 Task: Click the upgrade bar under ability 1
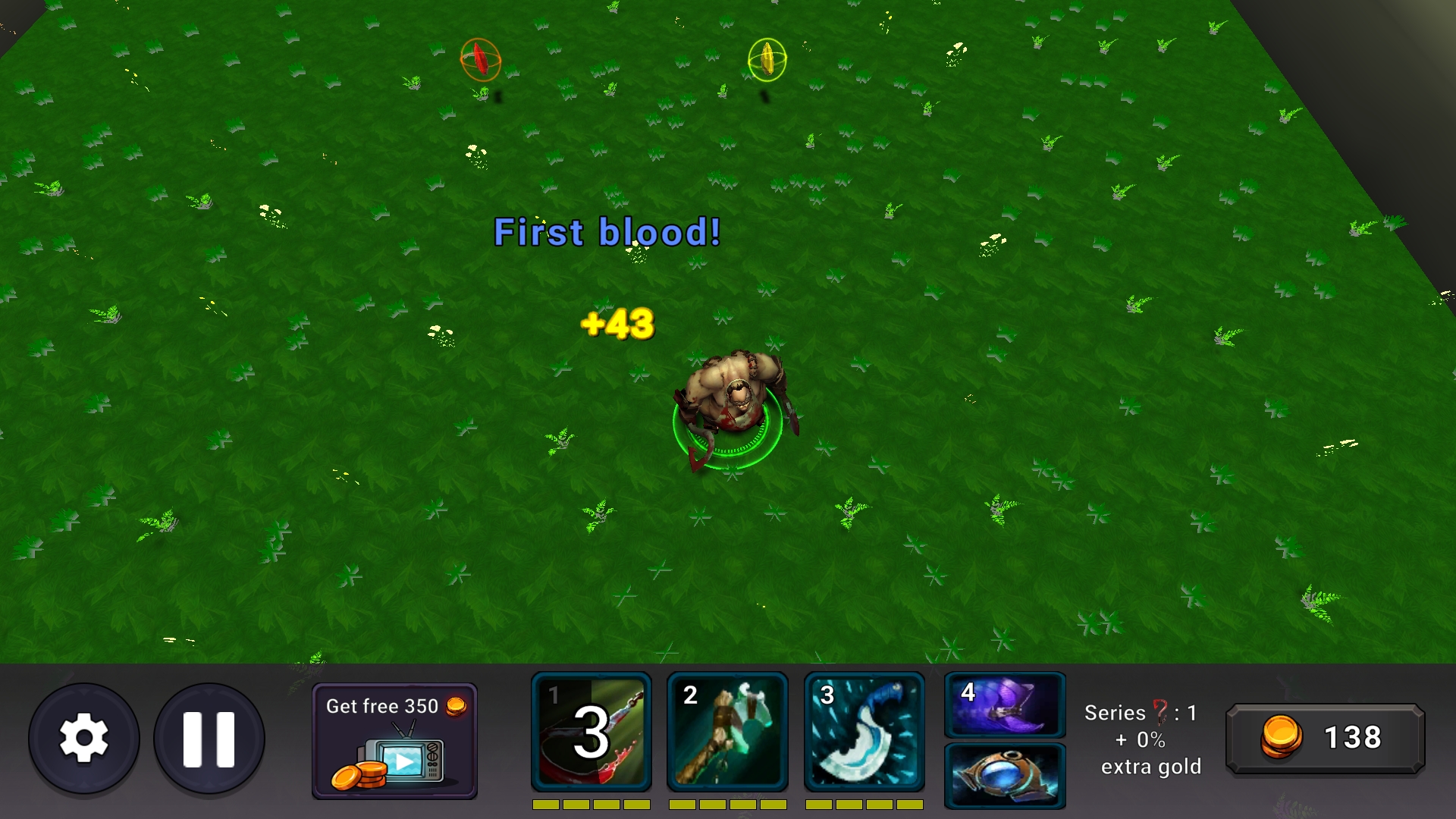tap(591, 805)
